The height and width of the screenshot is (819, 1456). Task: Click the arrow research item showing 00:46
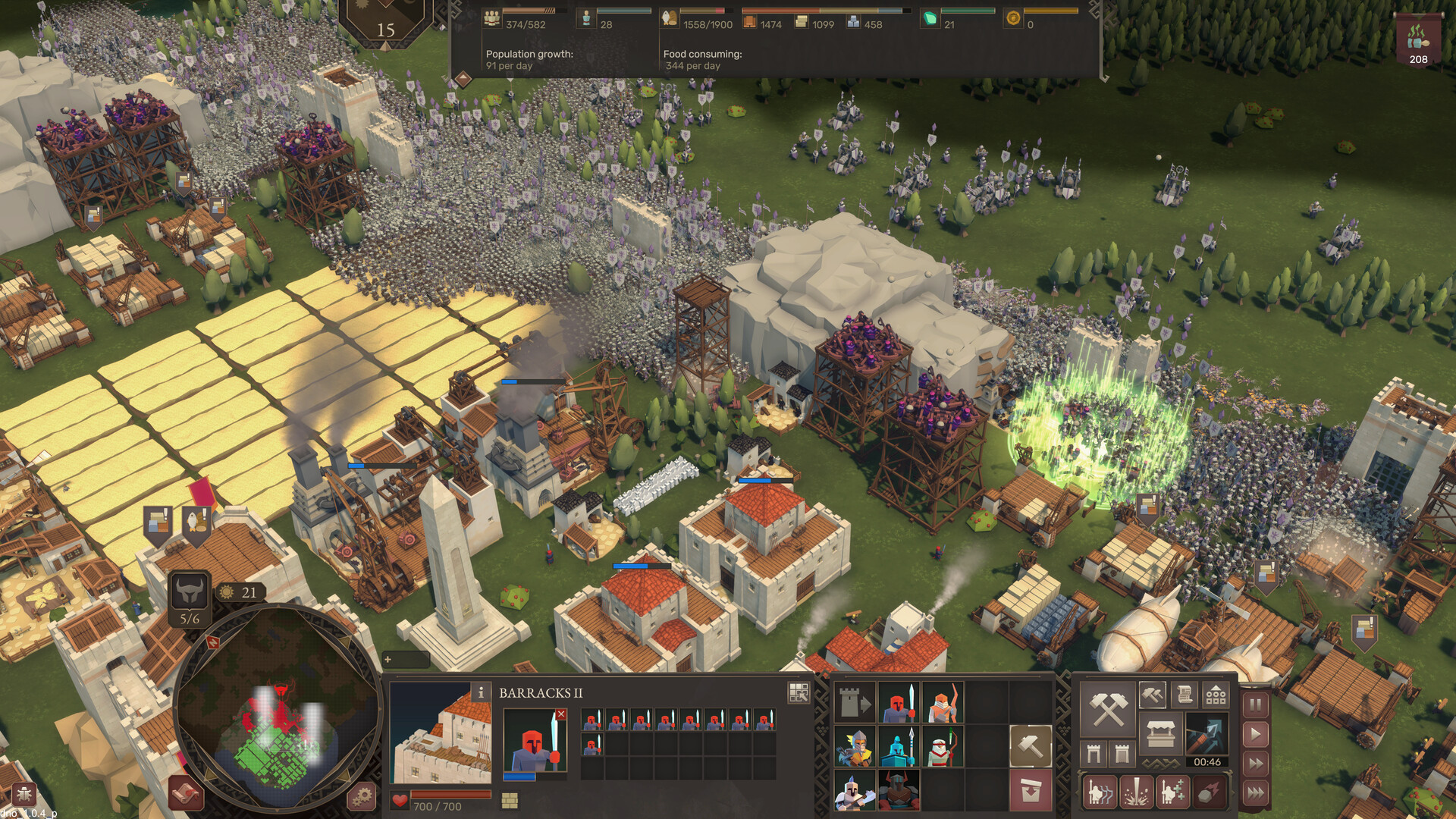tap(1206, 734)
